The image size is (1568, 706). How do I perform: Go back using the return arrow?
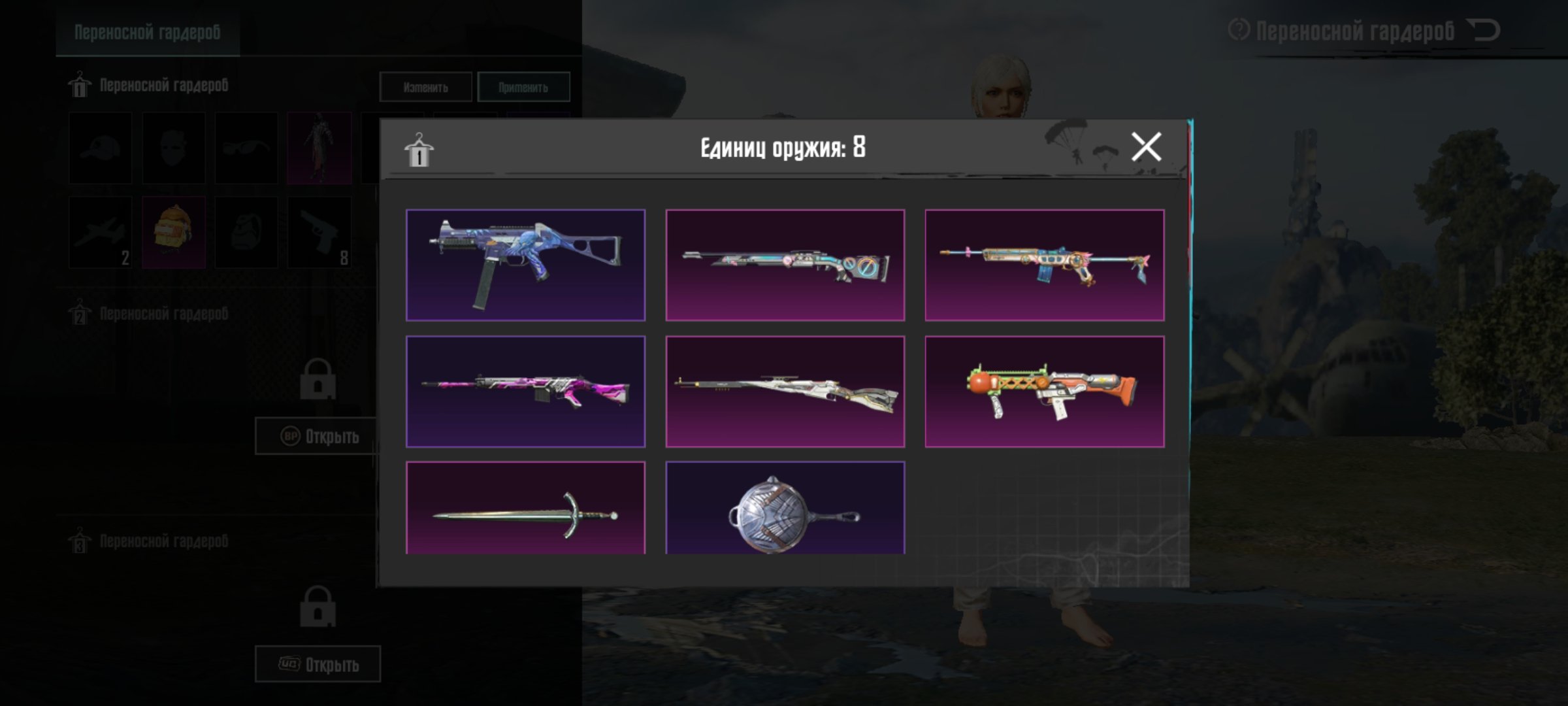1483,30
